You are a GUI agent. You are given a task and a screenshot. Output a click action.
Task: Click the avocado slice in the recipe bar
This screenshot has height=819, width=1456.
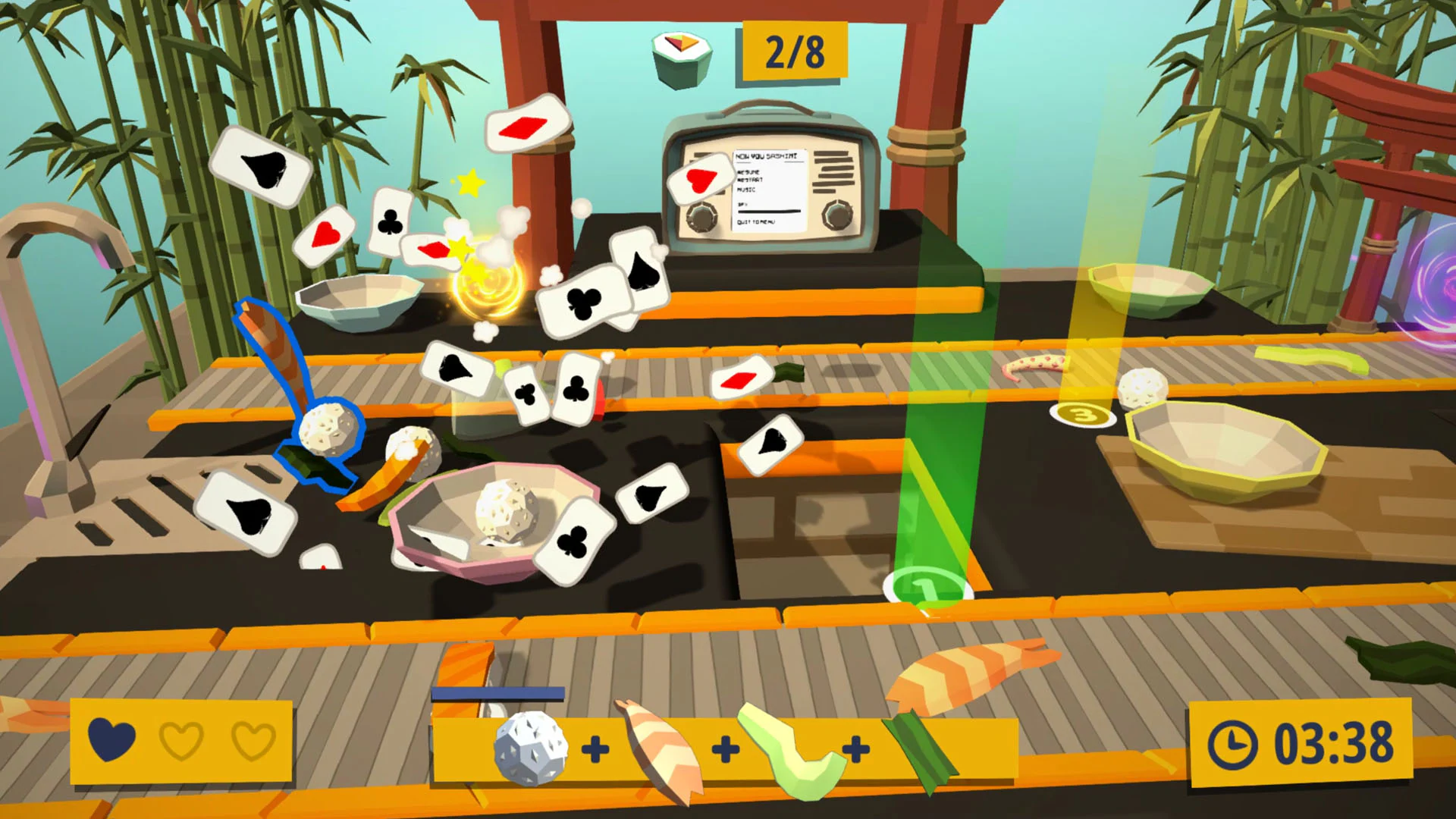792,747
